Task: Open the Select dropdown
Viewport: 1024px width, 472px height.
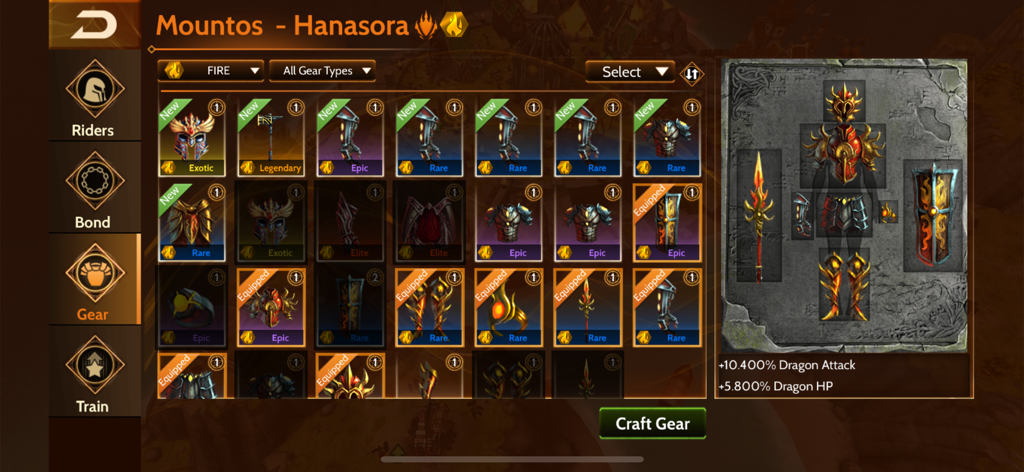Action: pos(631,72)
